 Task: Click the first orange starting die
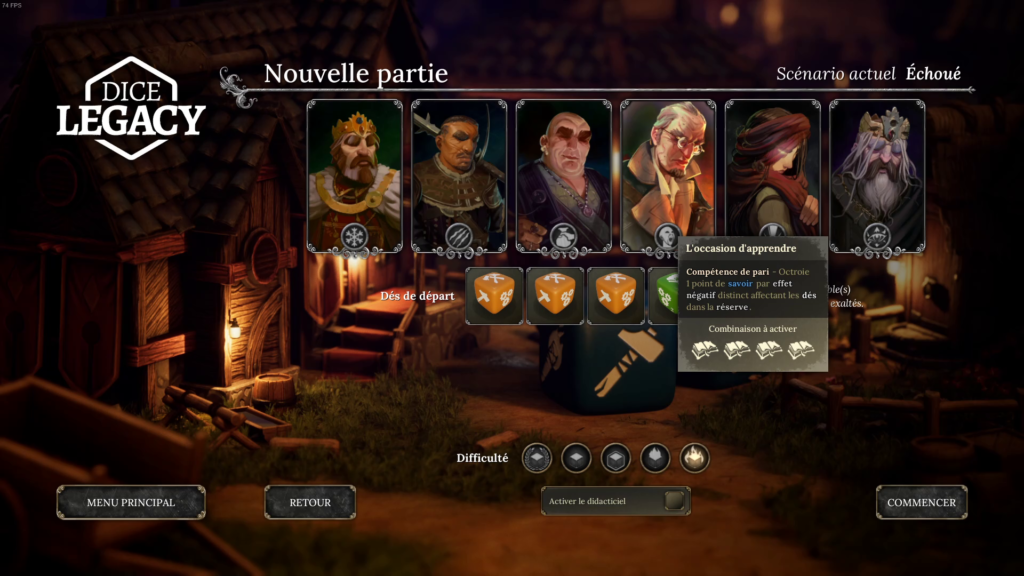click(x=494, y=296)
